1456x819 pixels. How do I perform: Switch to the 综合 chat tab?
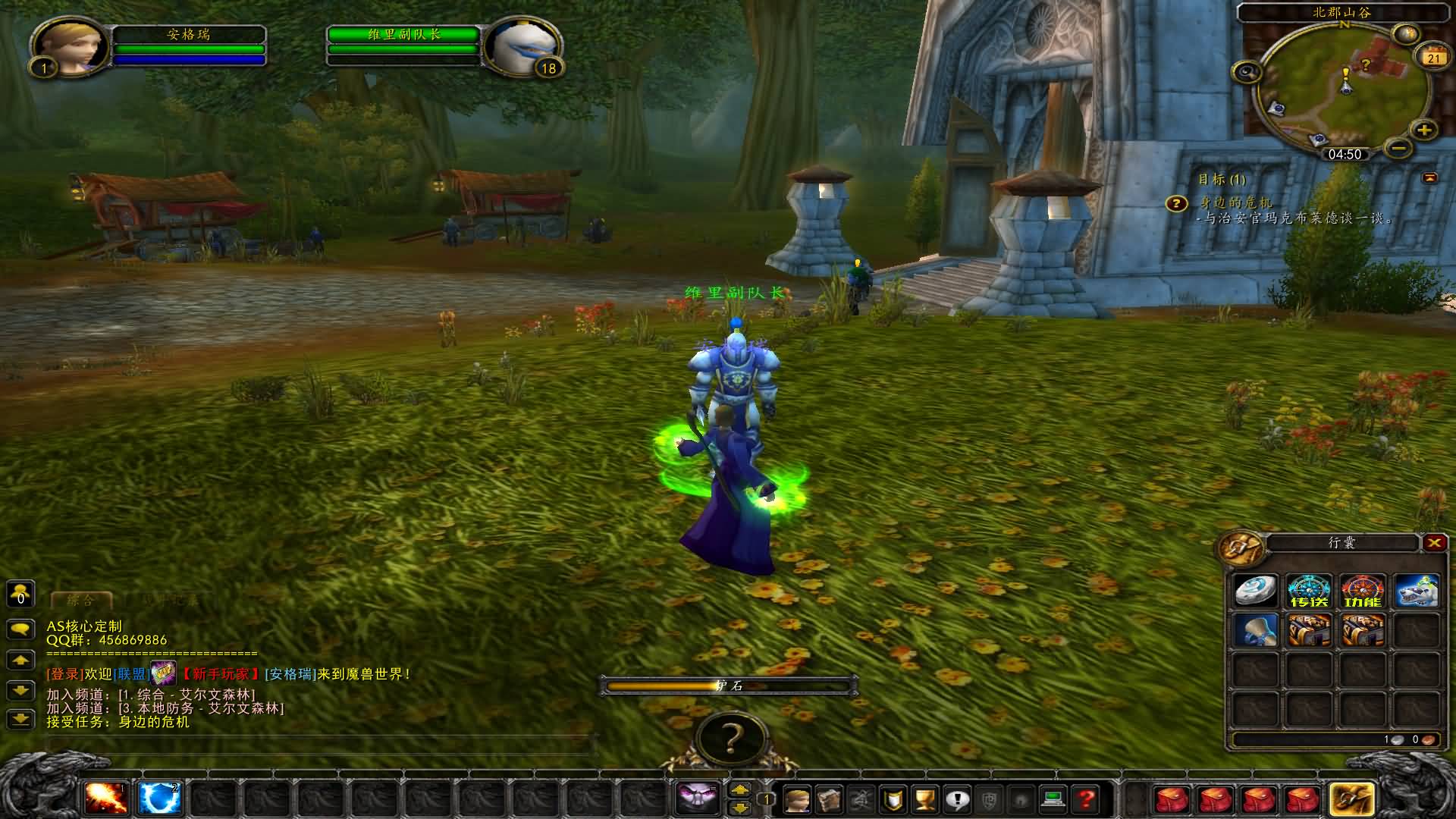80,601
